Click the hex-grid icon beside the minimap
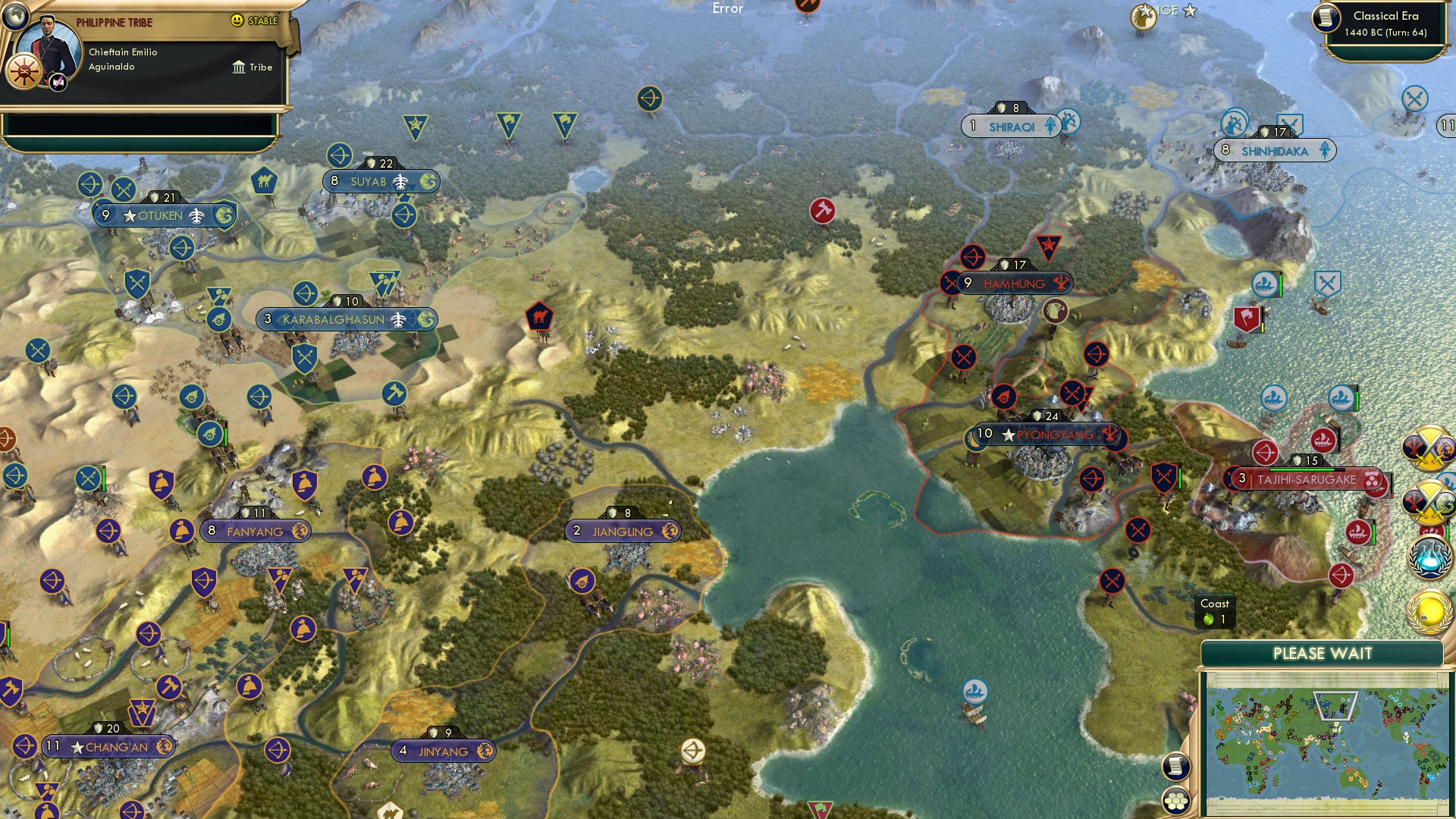The image size is (1456, 819). pyautogui.click(x=1176, y=800)
